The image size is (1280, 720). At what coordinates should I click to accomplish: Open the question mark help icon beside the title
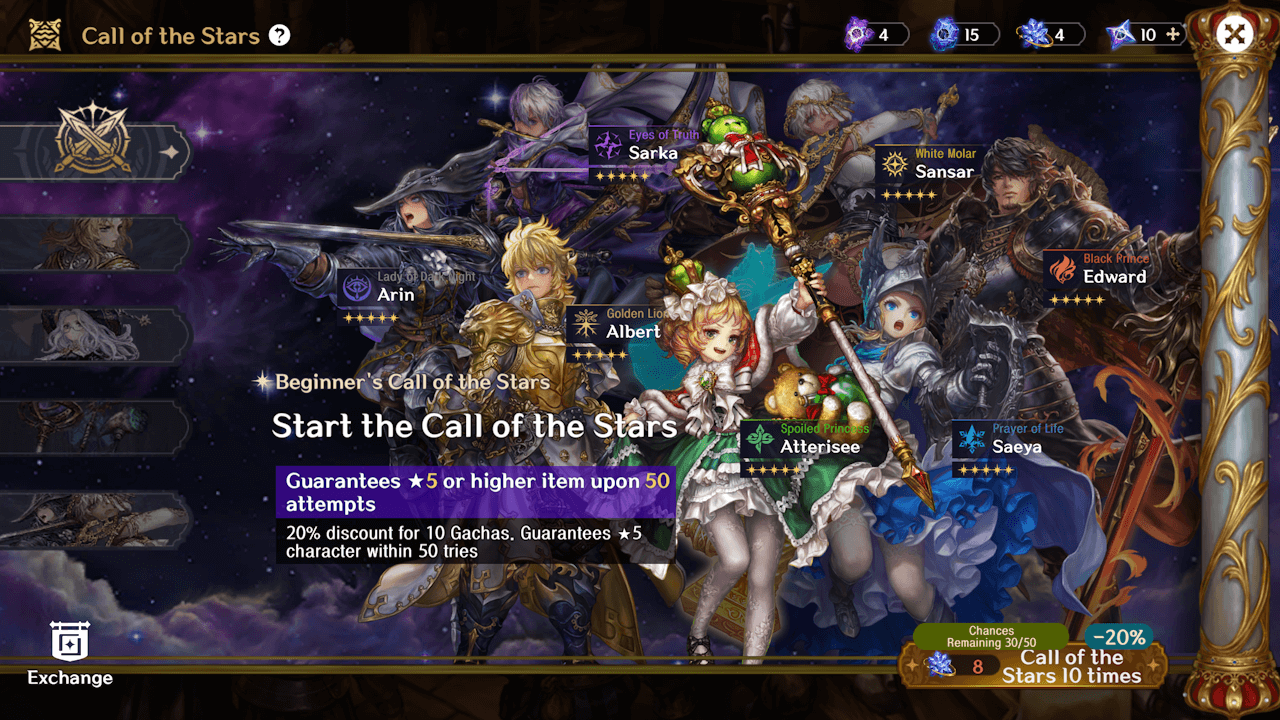click(x=277, y=34)
